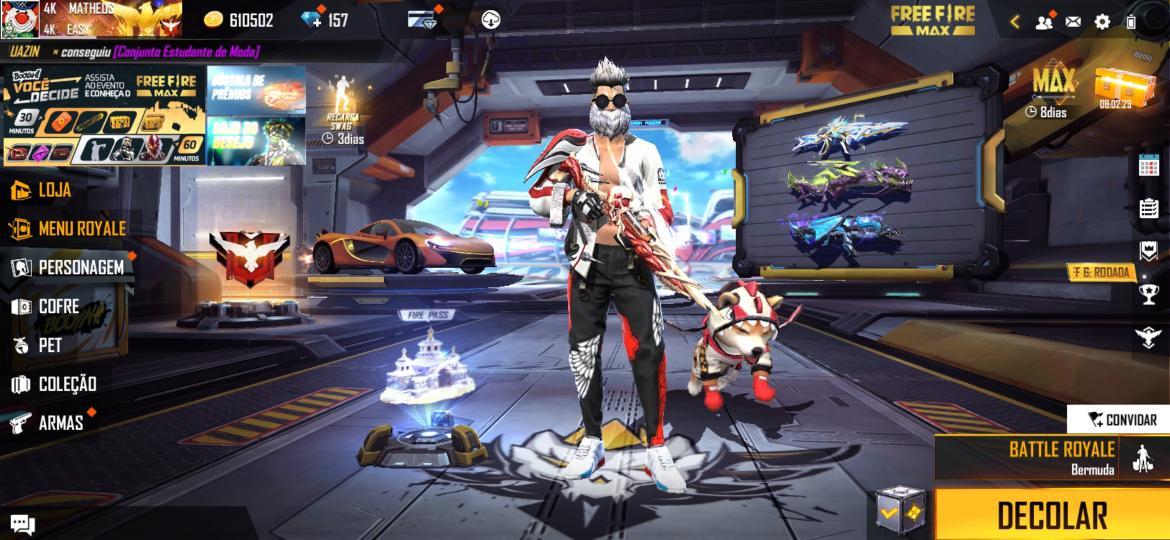Image resolution: width=1170 pixels, height=540 pixels.
Task: Open the player profile avatar
Action: click(x=19, y=19)
